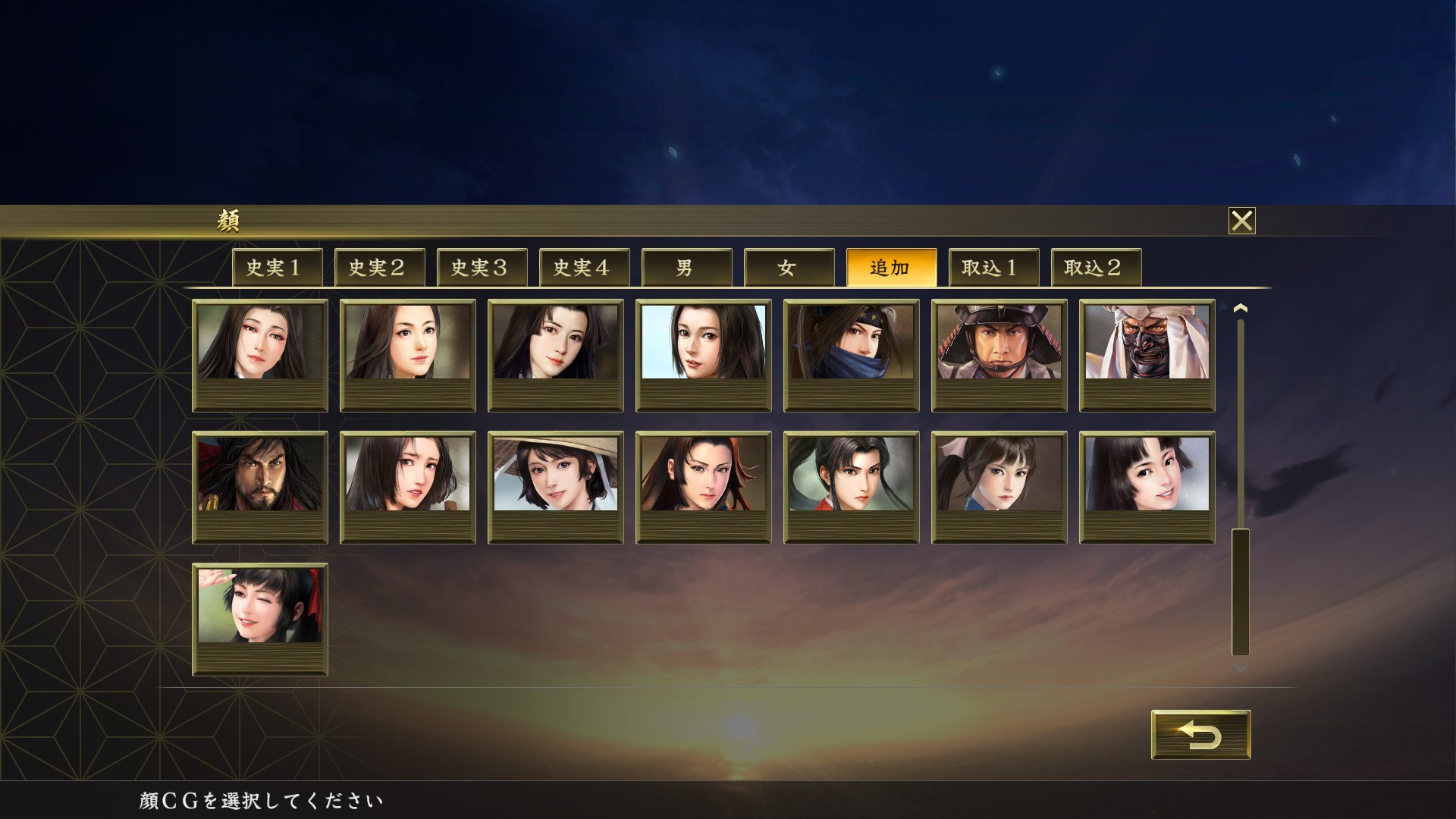
Task: Open the 史実3 face category
Action: click(x=481, y=267)
